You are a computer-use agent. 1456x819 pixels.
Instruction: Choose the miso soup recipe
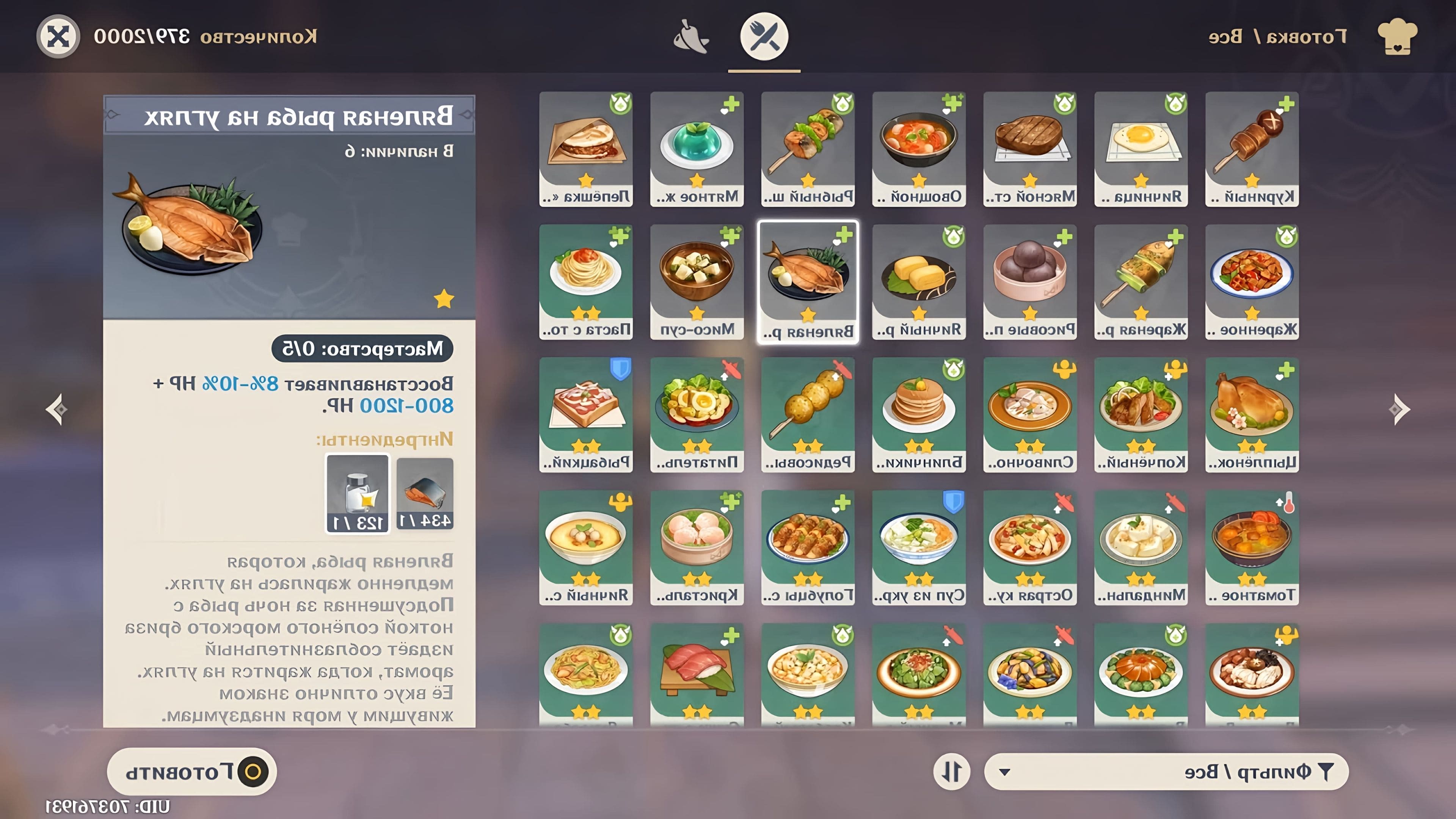(x=697, y=281)
